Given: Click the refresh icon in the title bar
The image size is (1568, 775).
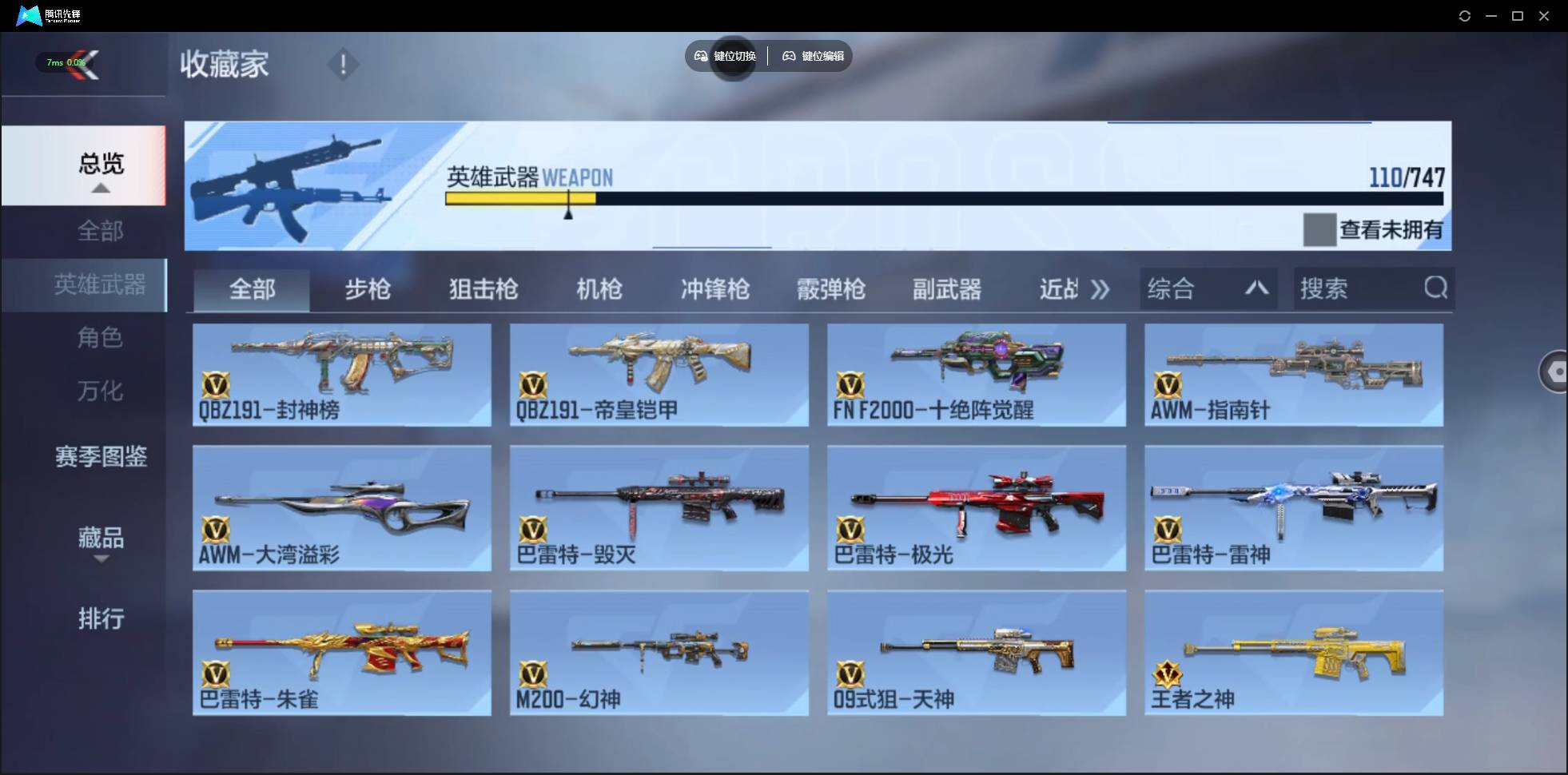Looking at the screenshot, I should tap(1465, 15).
